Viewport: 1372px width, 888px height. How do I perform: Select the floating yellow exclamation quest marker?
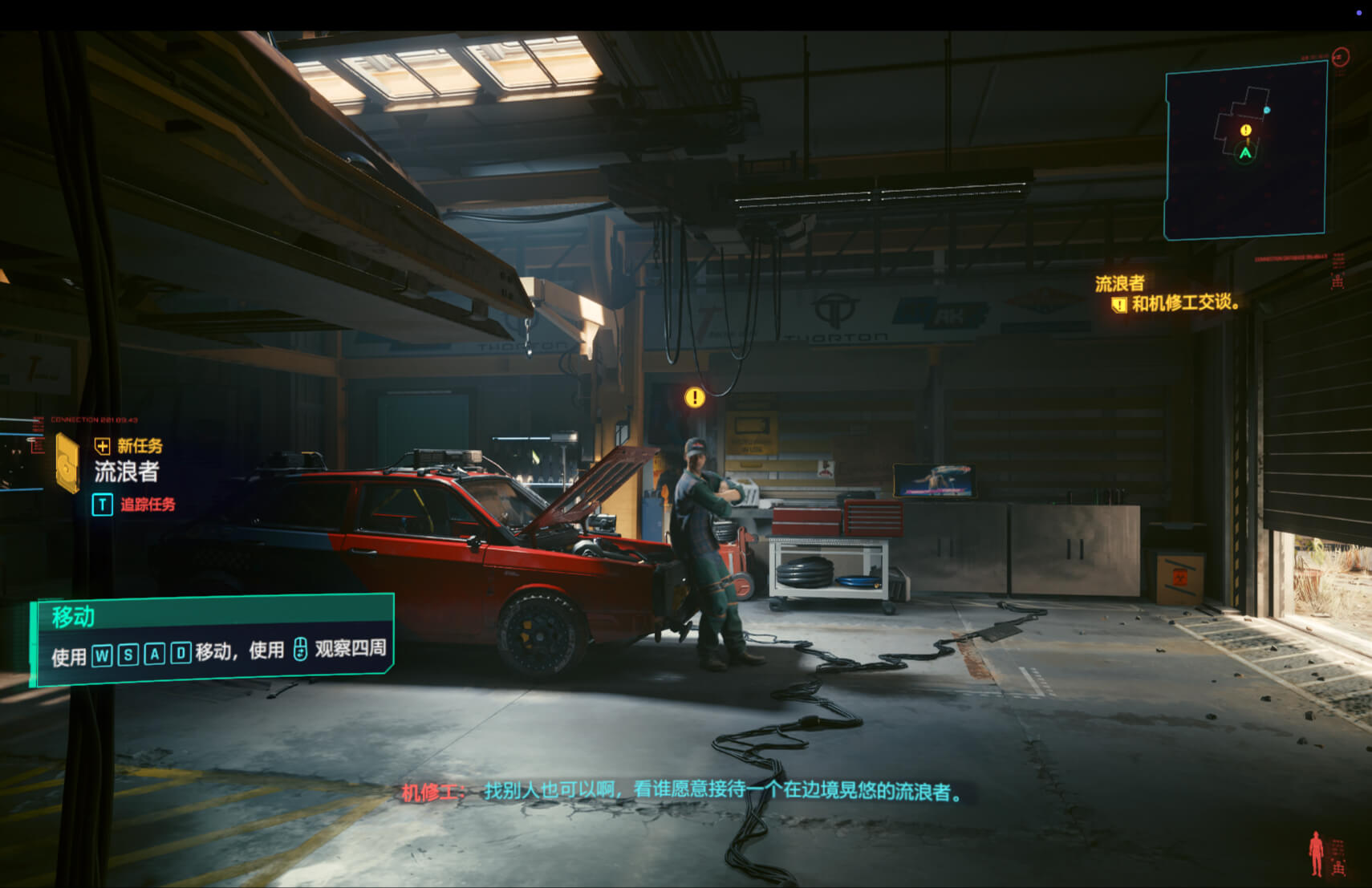point(695,397)
